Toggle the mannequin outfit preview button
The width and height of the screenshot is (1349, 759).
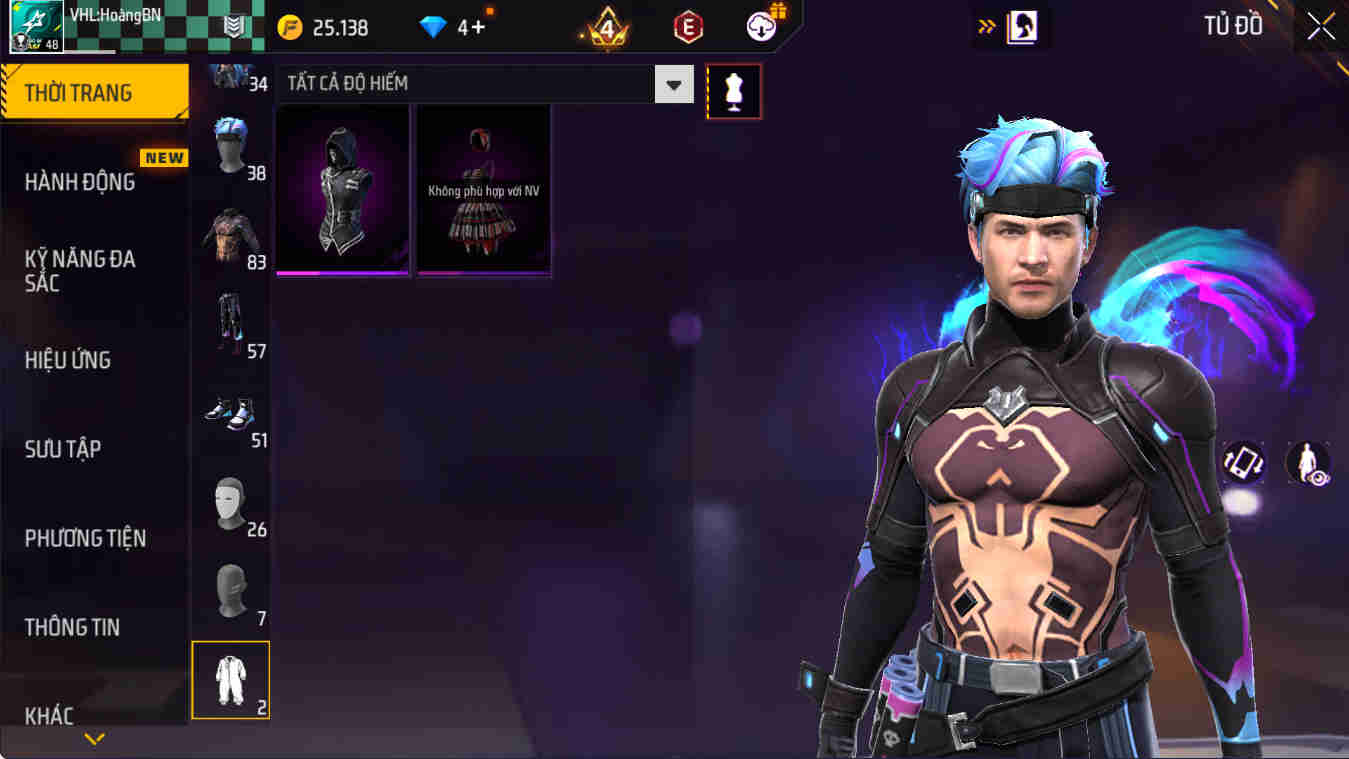click(x=735, y=90)
